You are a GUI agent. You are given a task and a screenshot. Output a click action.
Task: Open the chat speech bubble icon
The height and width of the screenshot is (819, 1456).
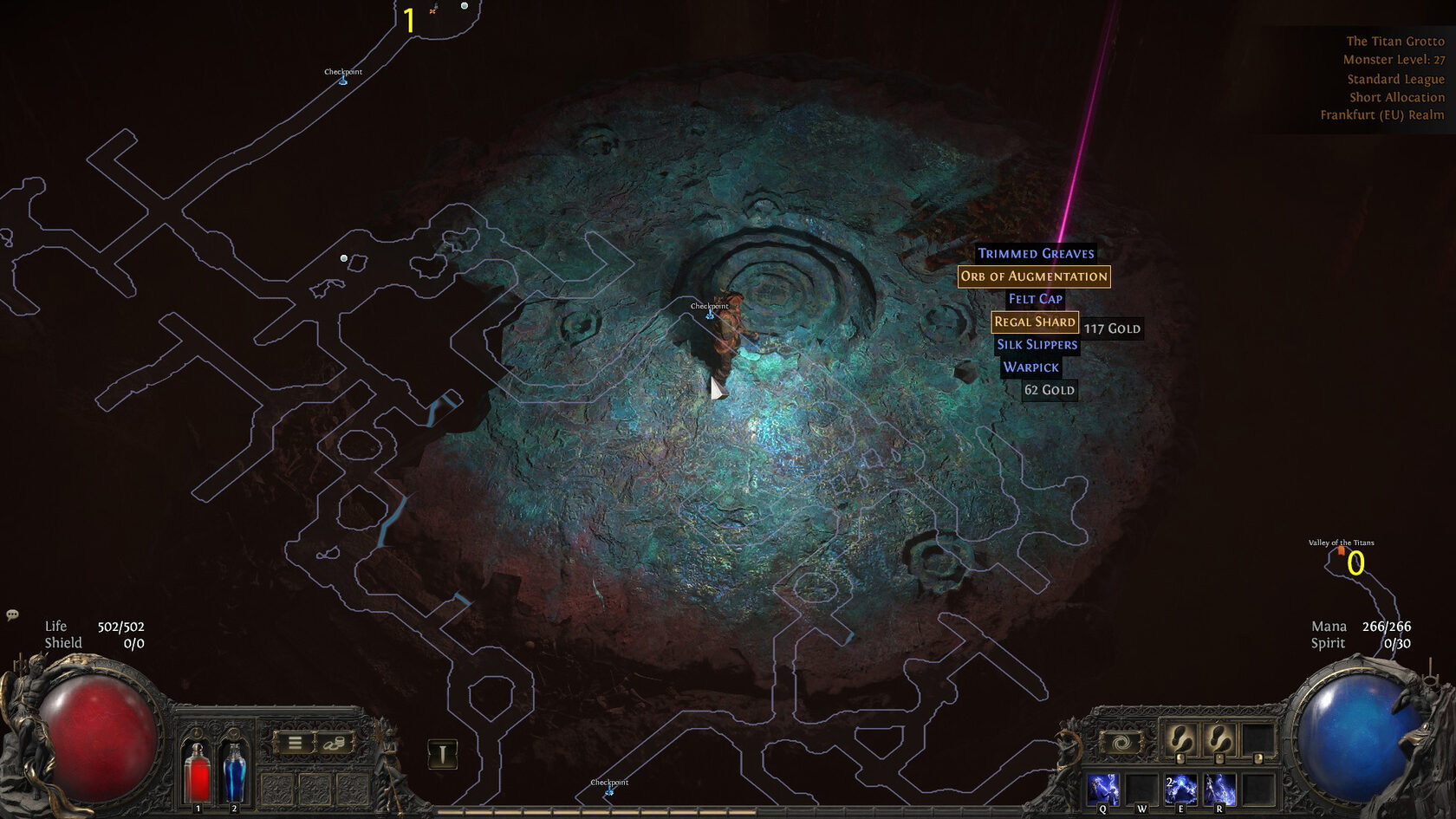pyautogui.click(x=12, y=614)
